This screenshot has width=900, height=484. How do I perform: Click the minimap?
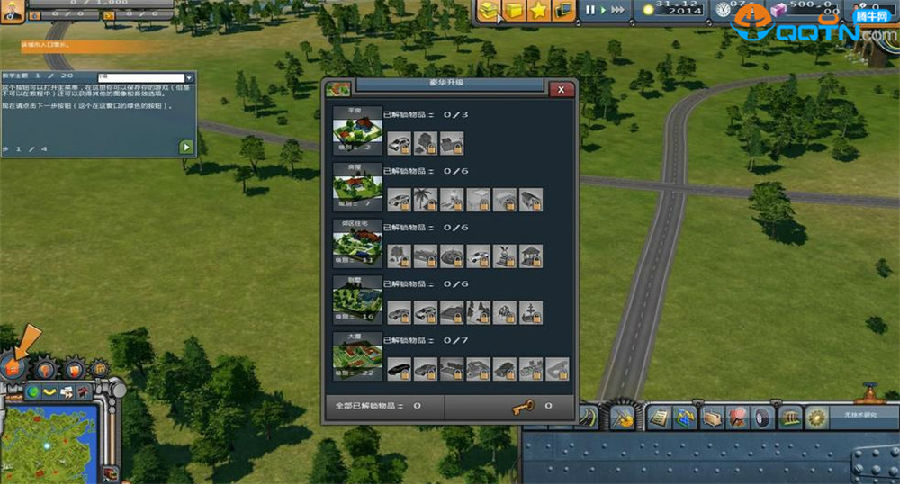[48, 440]
